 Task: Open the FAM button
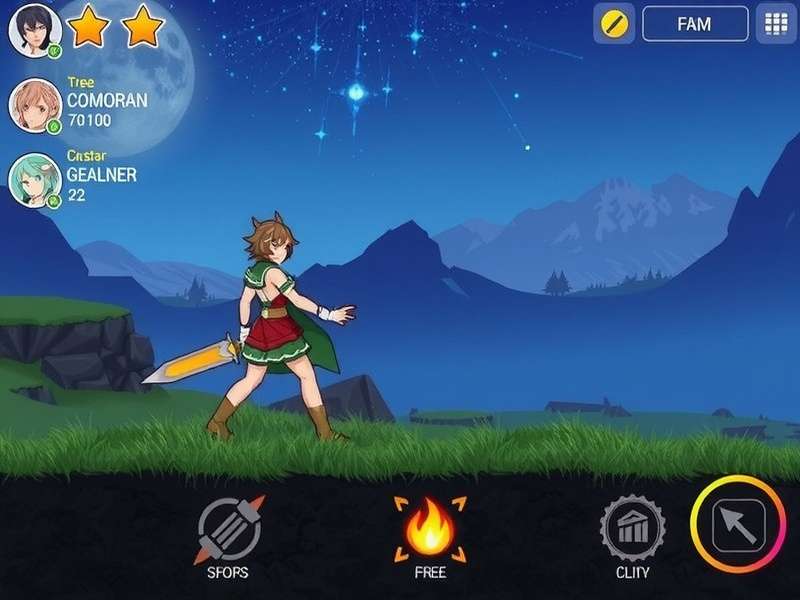[695, 24]
